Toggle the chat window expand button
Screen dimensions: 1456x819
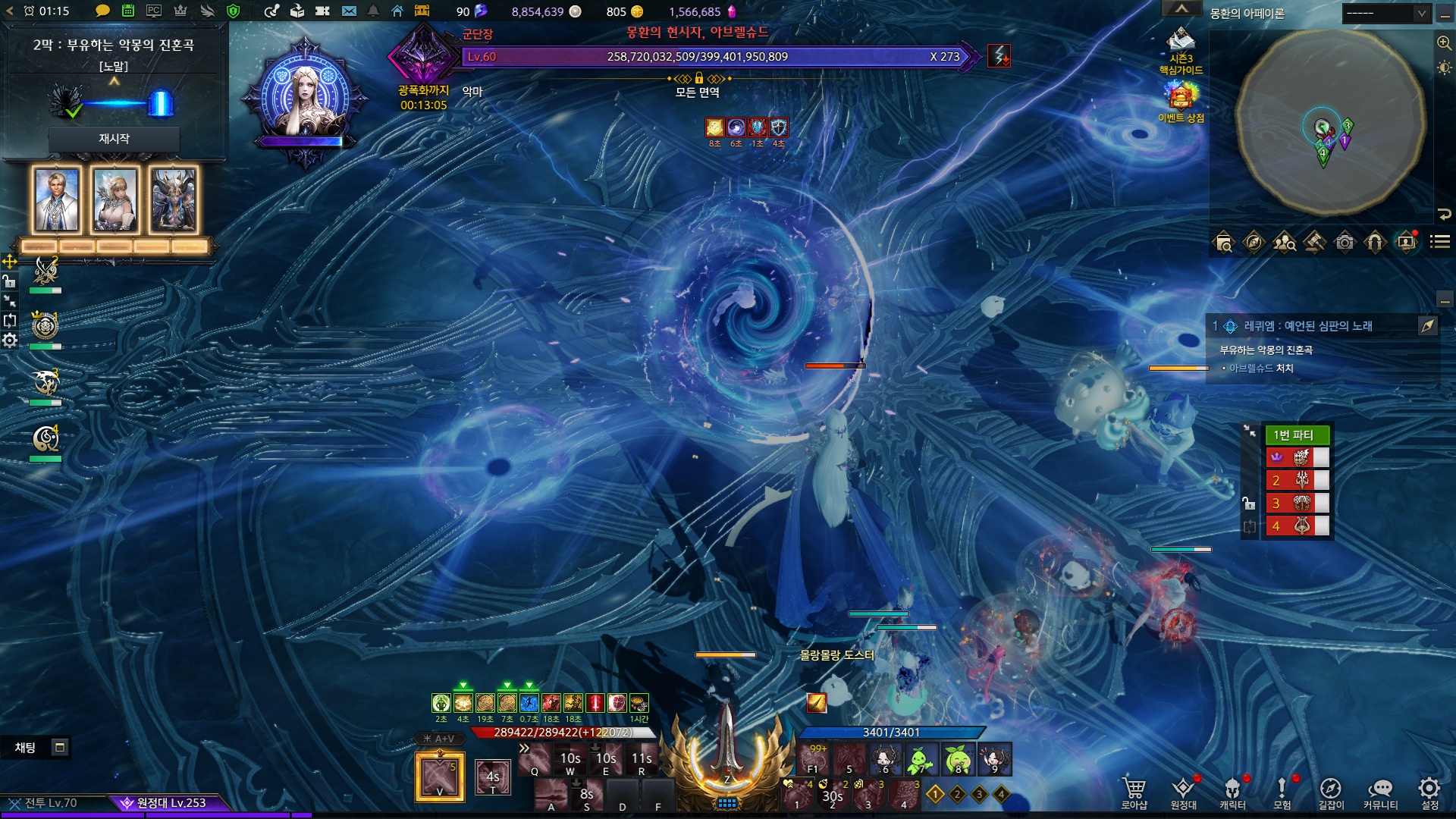click(x=60, y=748)
